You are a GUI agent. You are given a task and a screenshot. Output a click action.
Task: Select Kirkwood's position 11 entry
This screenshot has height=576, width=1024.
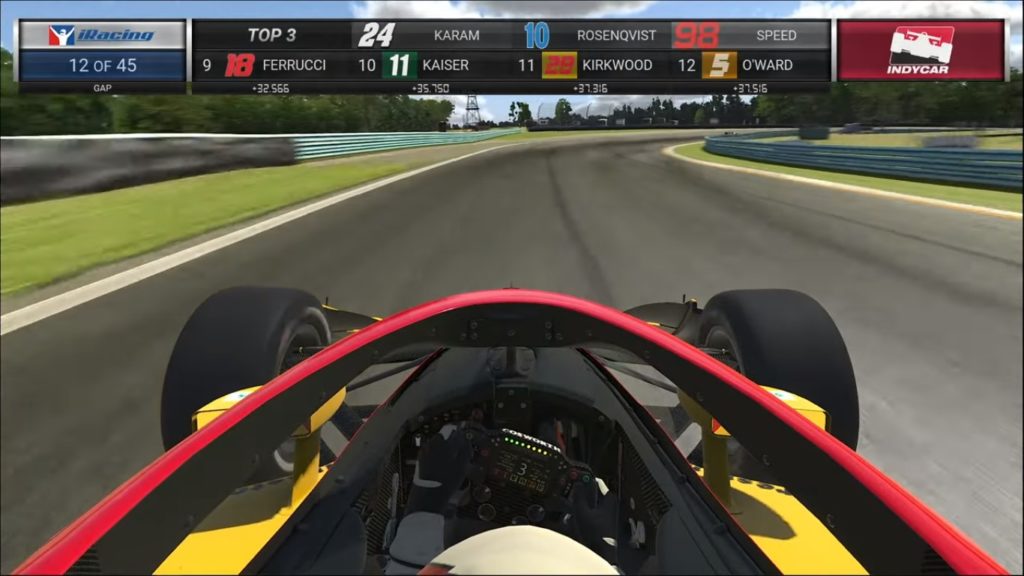(x=590, y=66)
